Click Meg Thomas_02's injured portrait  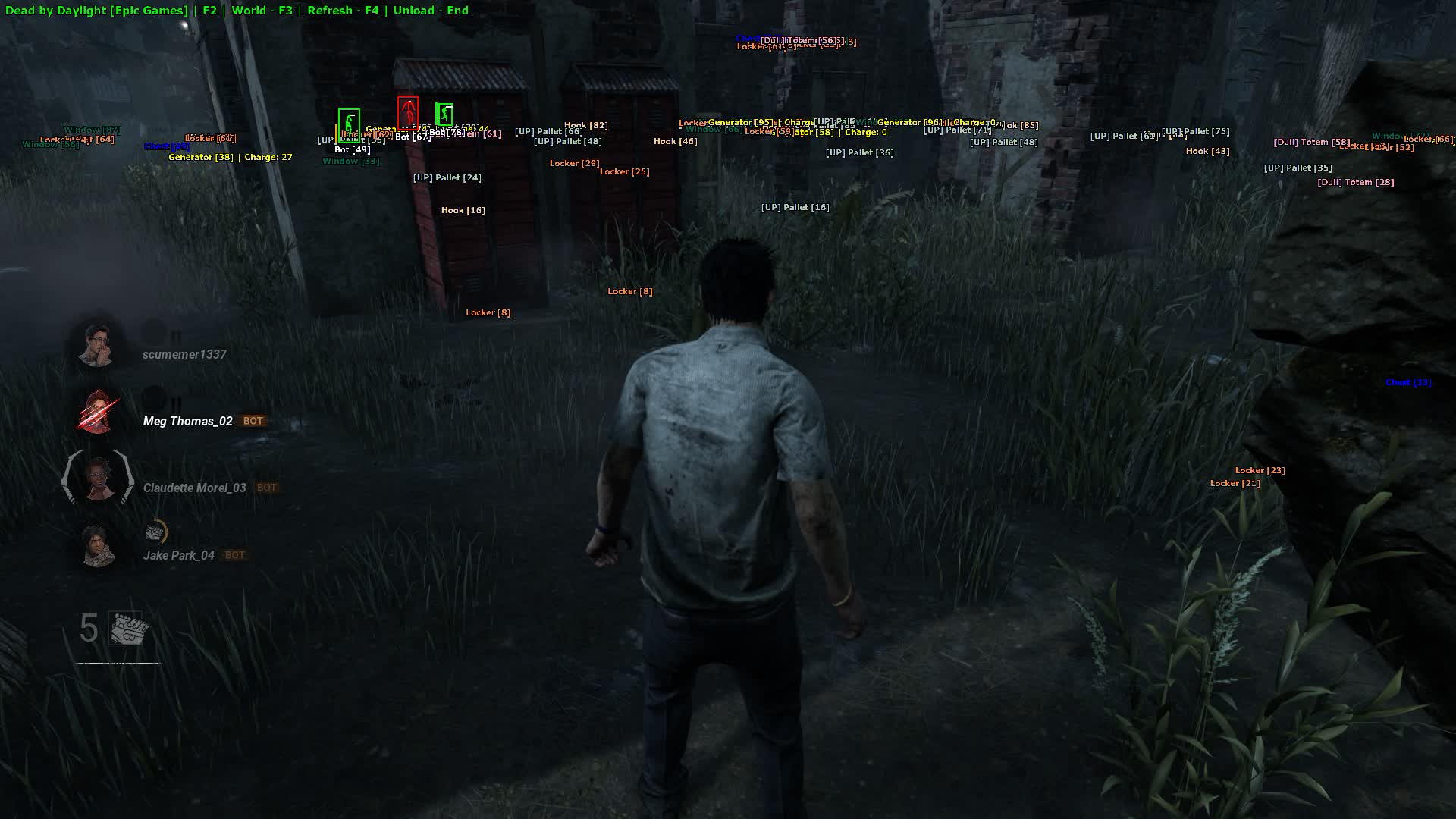(x=98, y=413)
